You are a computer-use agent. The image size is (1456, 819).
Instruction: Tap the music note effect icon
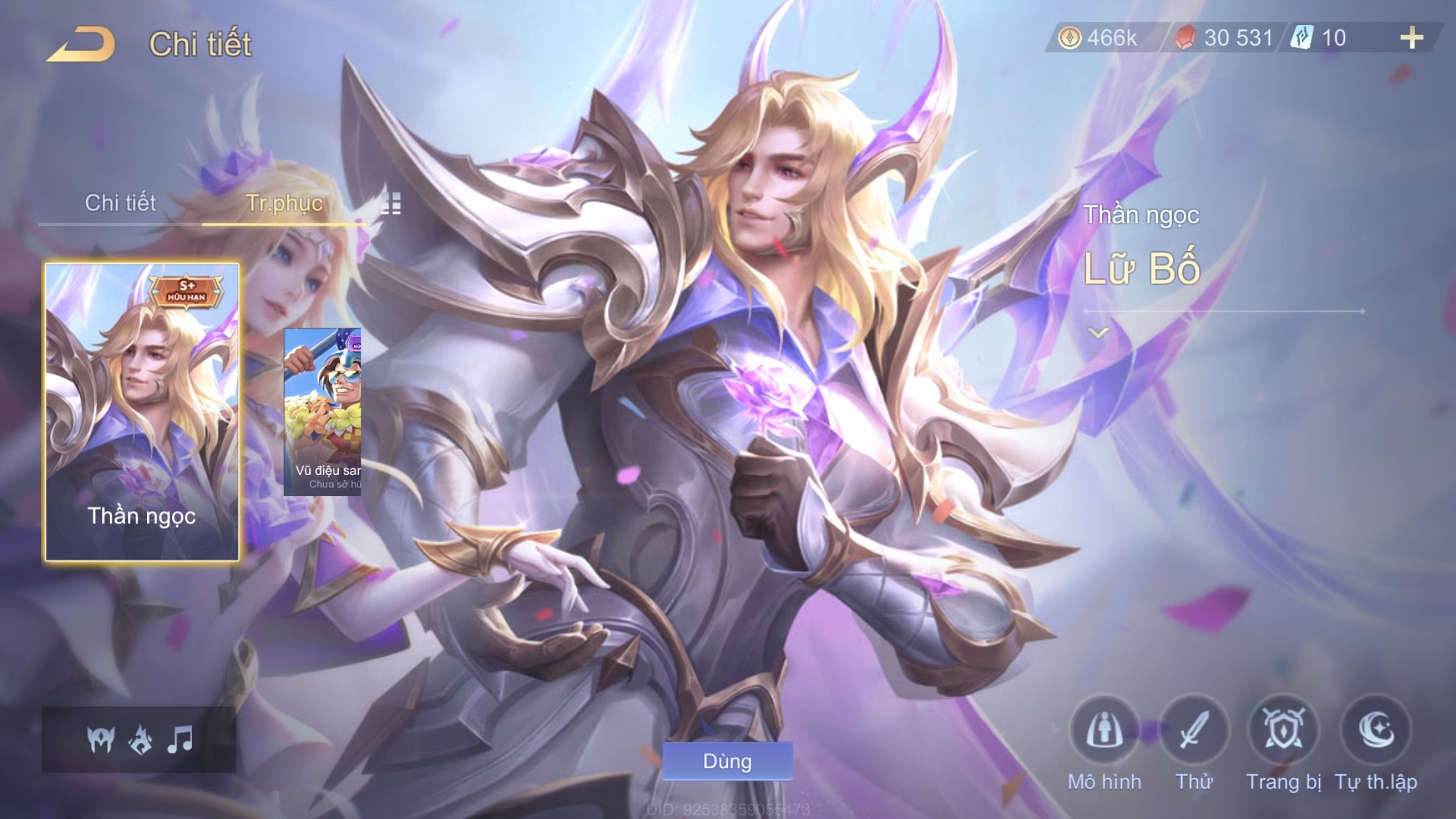click(179, 739)
